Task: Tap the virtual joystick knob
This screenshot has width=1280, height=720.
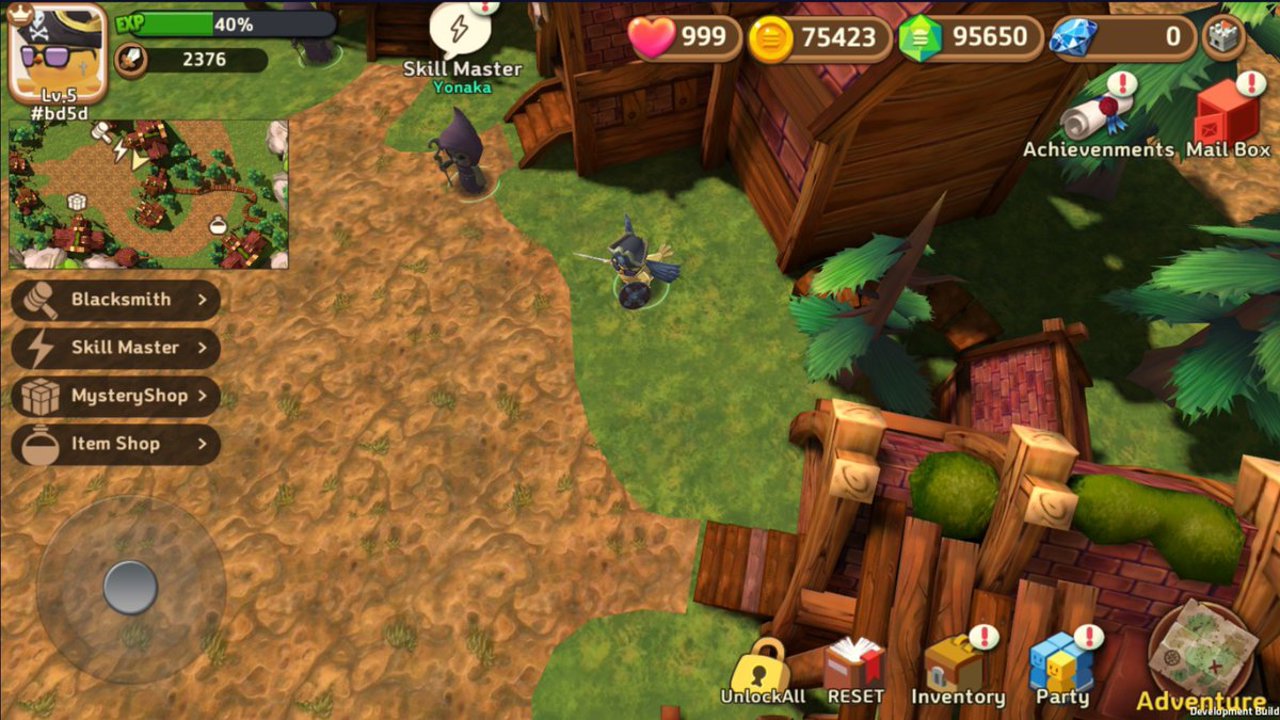Action: [130, 587]
